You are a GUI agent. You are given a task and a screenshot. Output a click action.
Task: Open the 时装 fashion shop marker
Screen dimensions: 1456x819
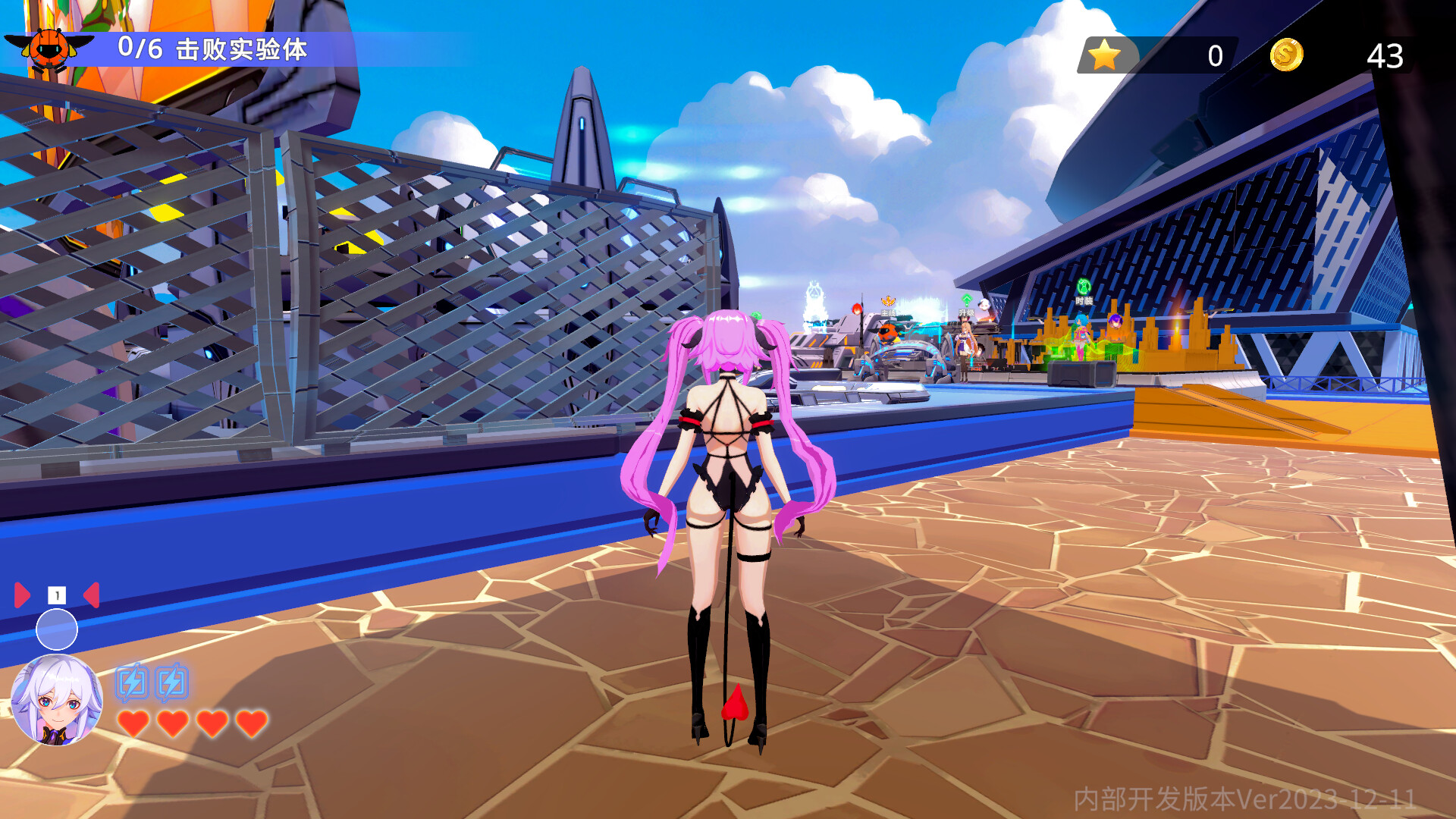[x=1083, y=290]
